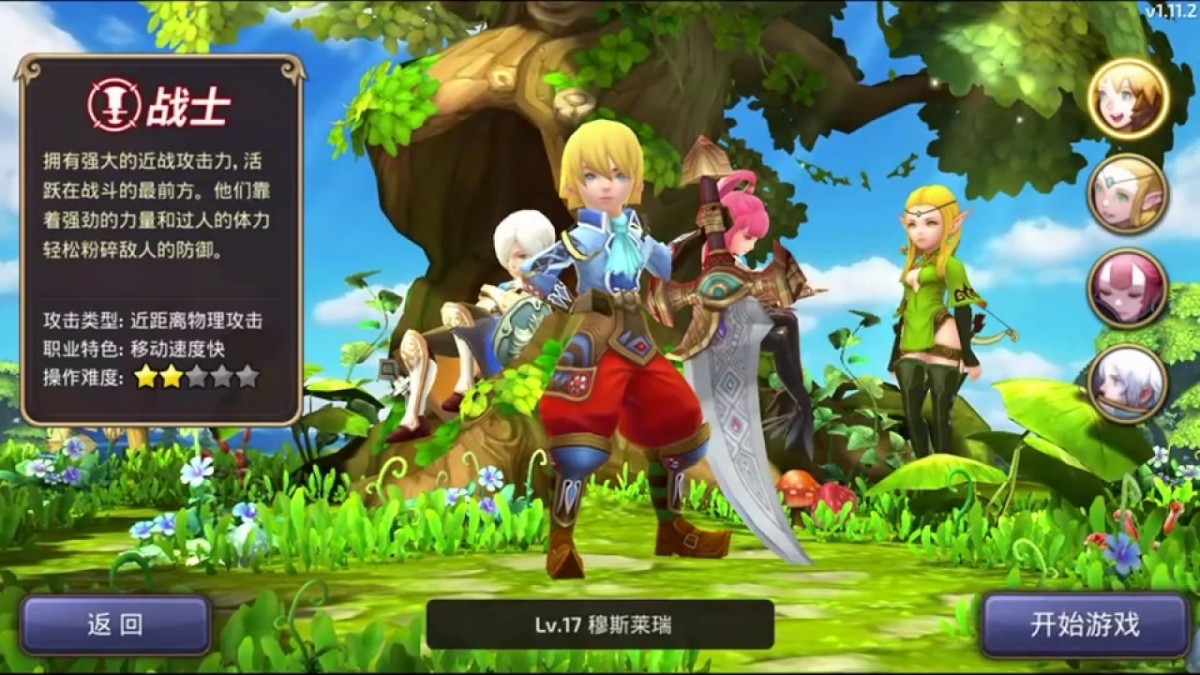Screen dimensions: 1200x675
Task: Choose the elf archer portrait
Action: coord(1128,194)
